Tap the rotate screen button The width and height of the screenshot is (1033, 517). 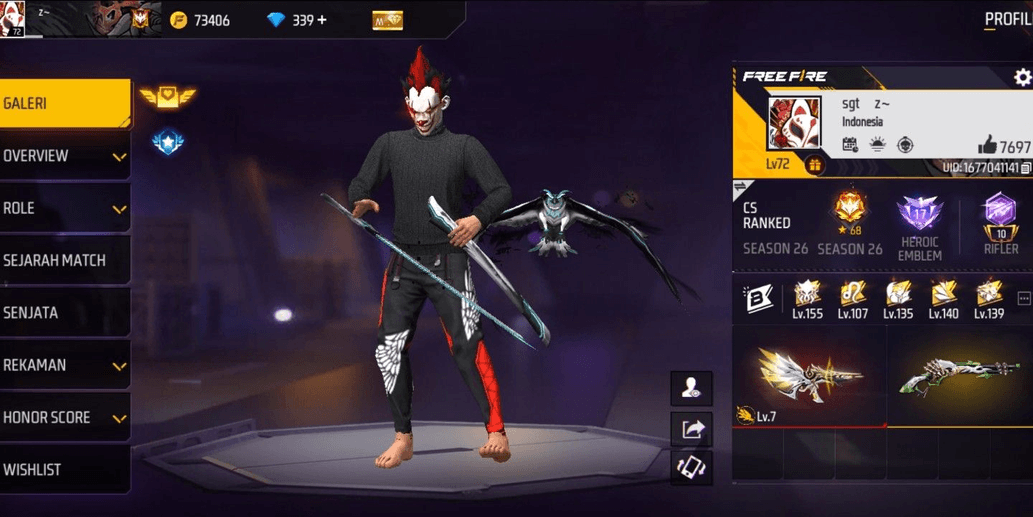pyautogui.click(x=692, y=467)
